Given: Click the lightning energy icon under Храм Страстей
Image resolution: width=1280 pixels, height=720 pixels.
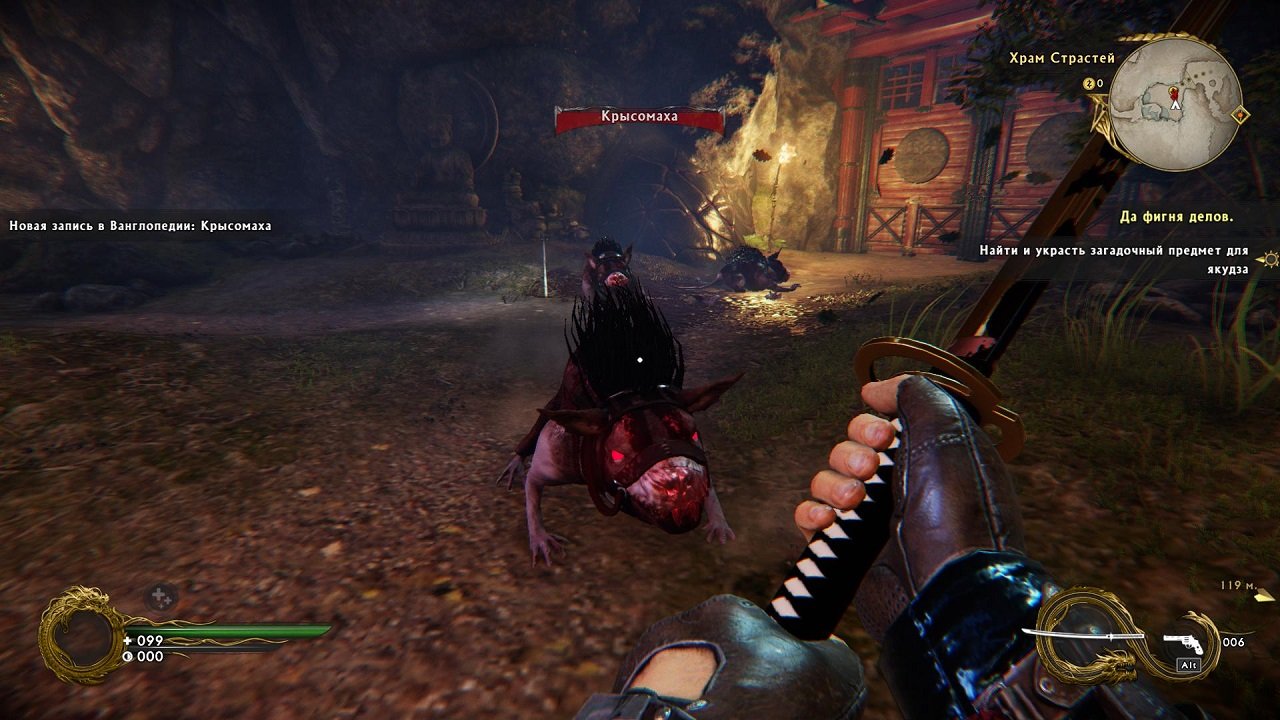Looking at the screenshot, I should 1089,83.
